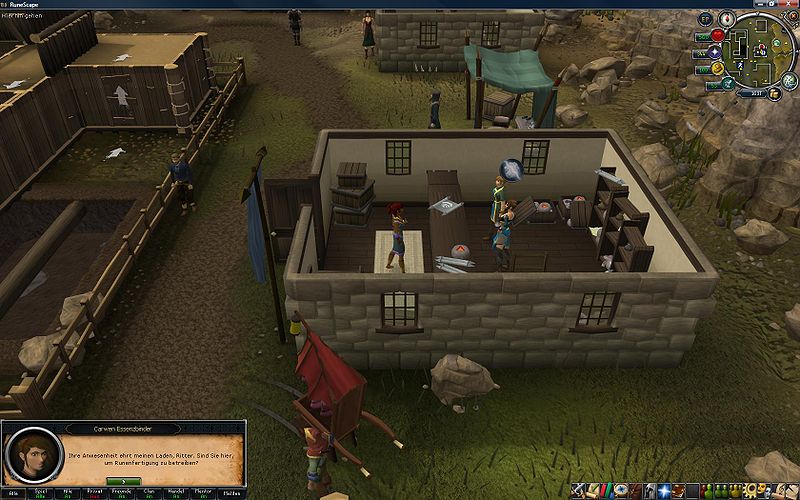Switch to the 'Spiel' chat filter
Screen dimensions: 800x500
click(43, 493)
